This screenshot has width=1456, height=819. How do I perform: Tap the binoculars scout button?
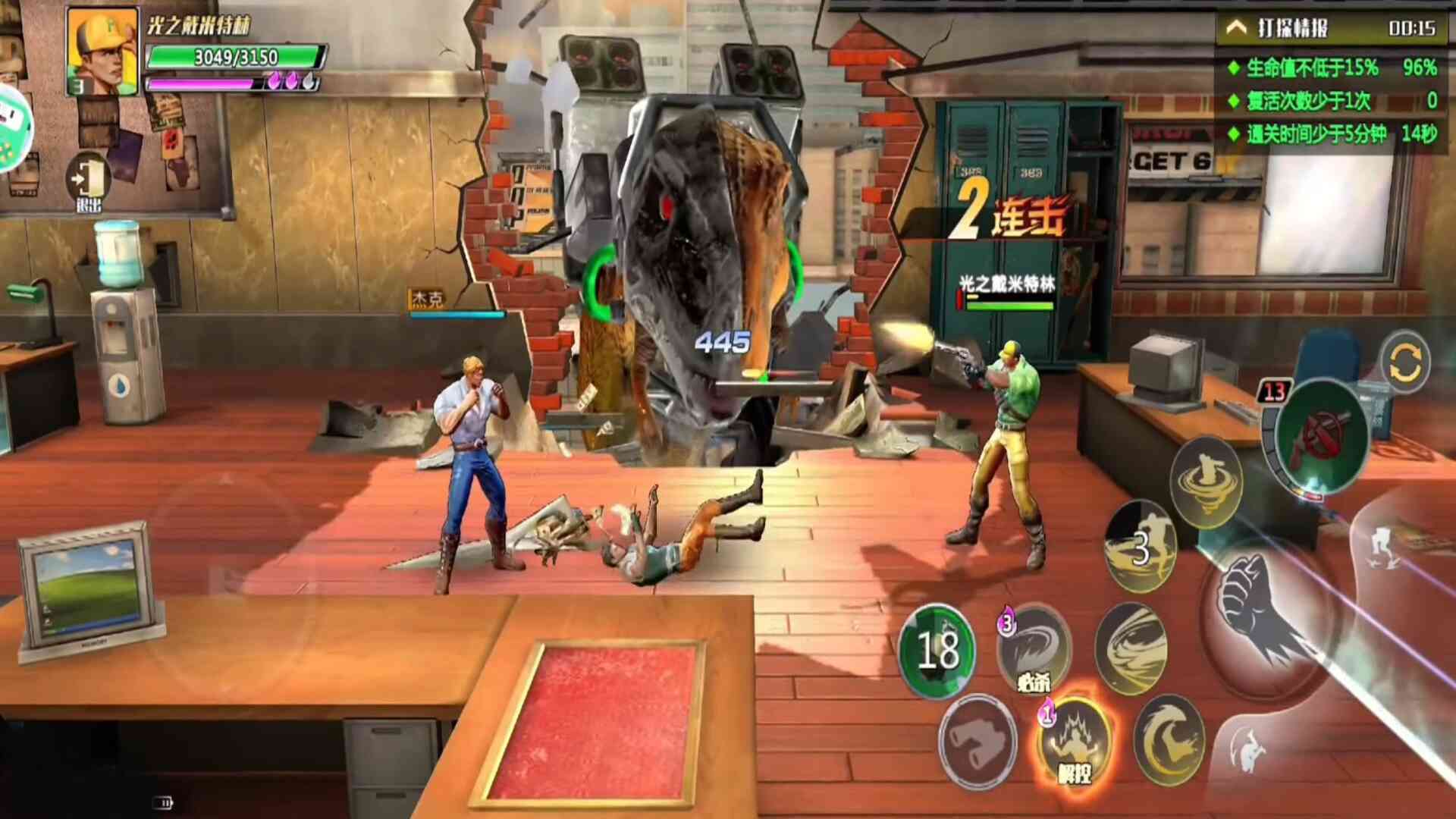point(977,741)
